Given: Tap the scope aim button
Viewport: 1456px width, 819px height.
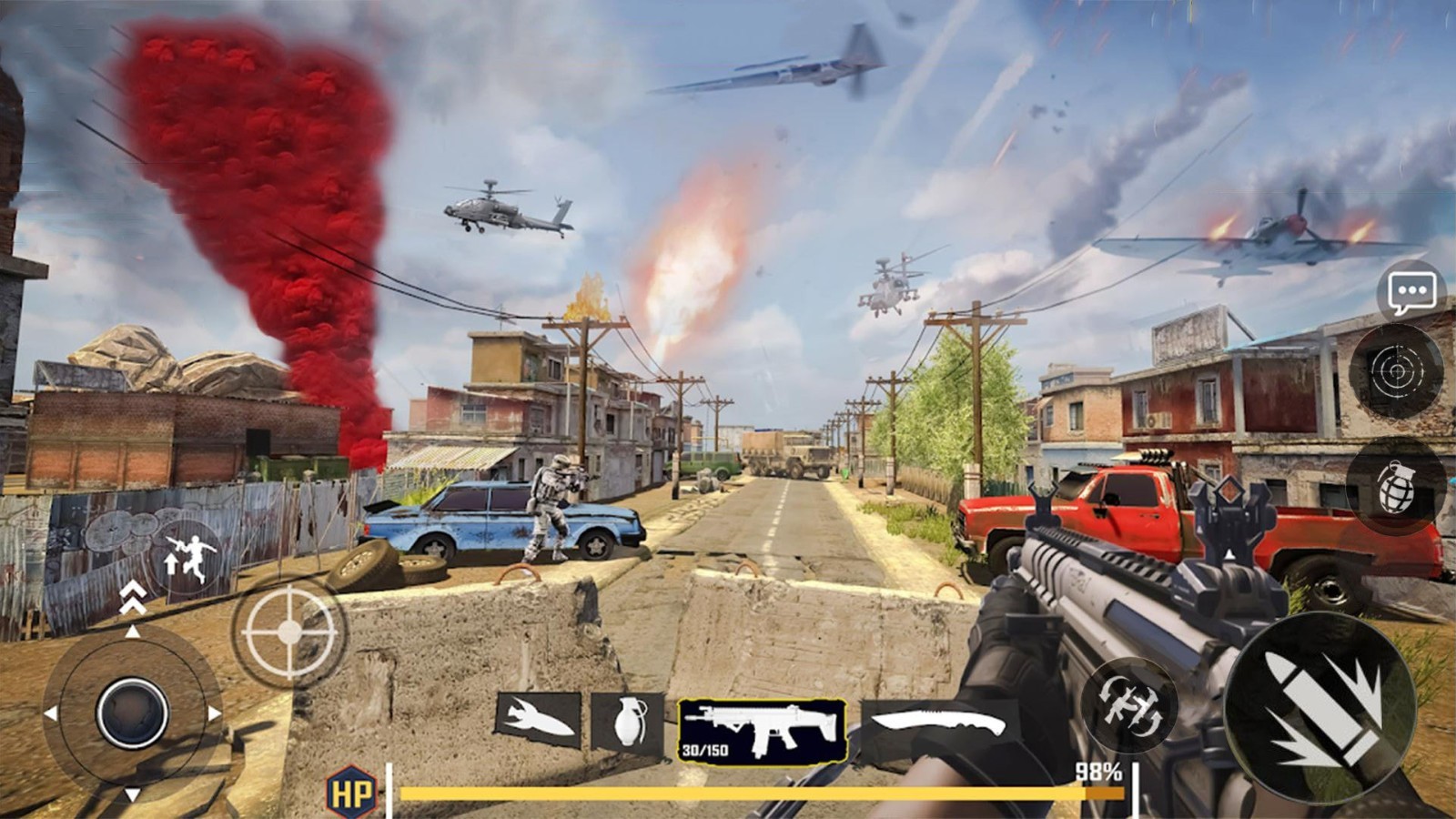Looking at the screenshot, I should pyautogui.click(x=1397, y=371).
